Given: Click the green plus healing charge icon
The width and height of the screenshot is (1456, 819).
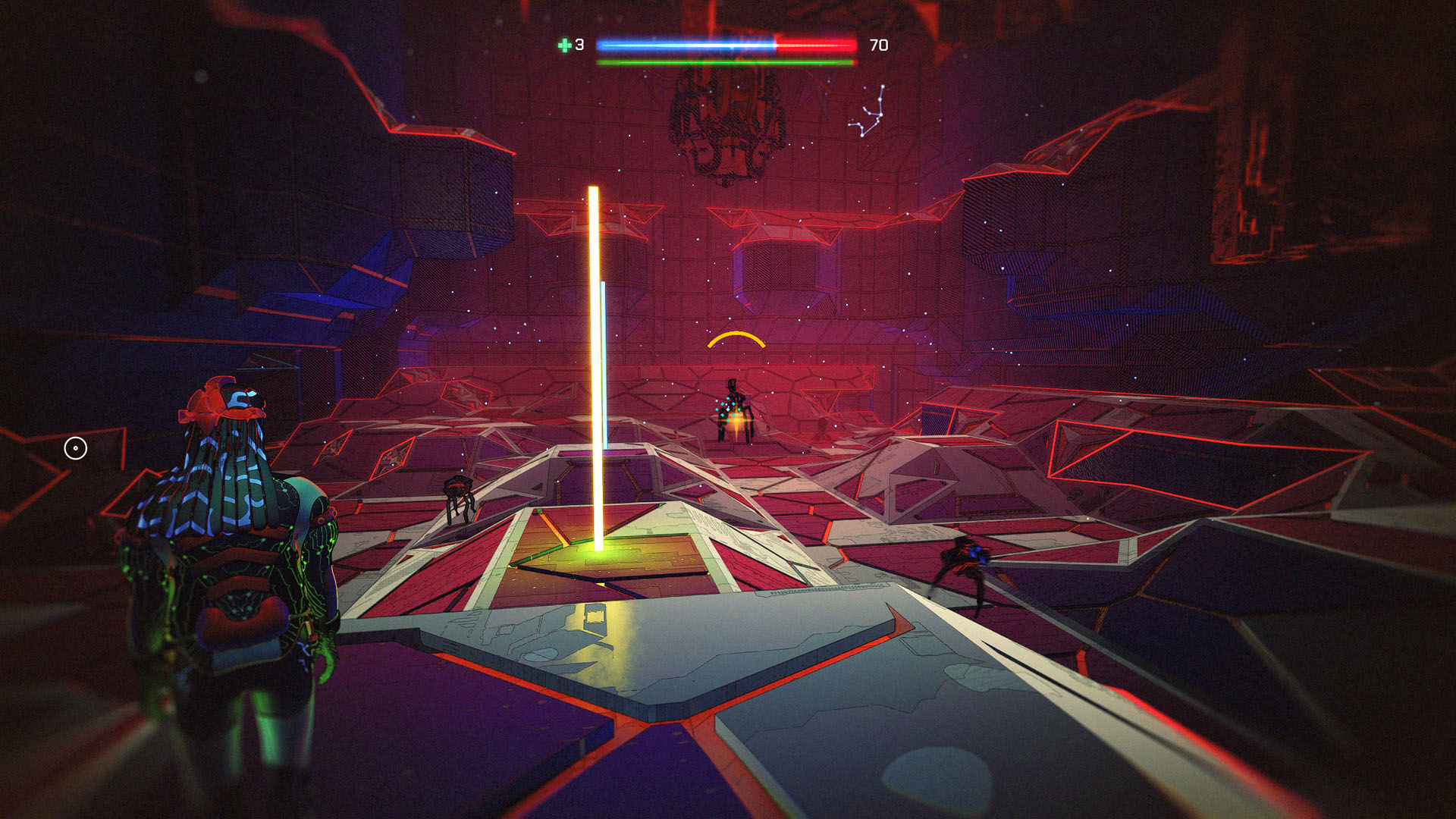Looking at the screenshot, I should 564,45.
